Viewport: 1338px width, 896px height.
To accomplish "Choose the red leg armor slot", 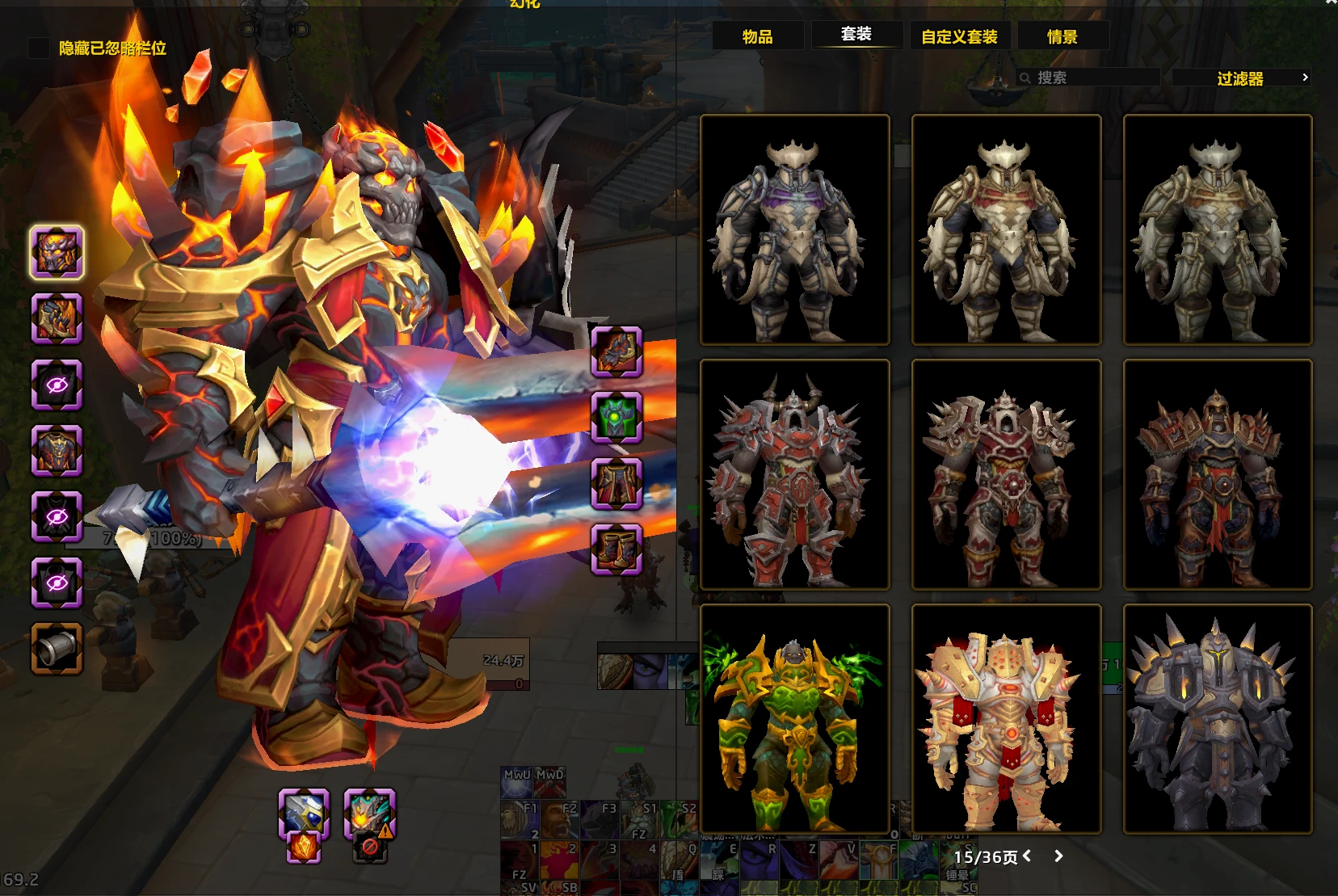I will [x=616, y=484].
